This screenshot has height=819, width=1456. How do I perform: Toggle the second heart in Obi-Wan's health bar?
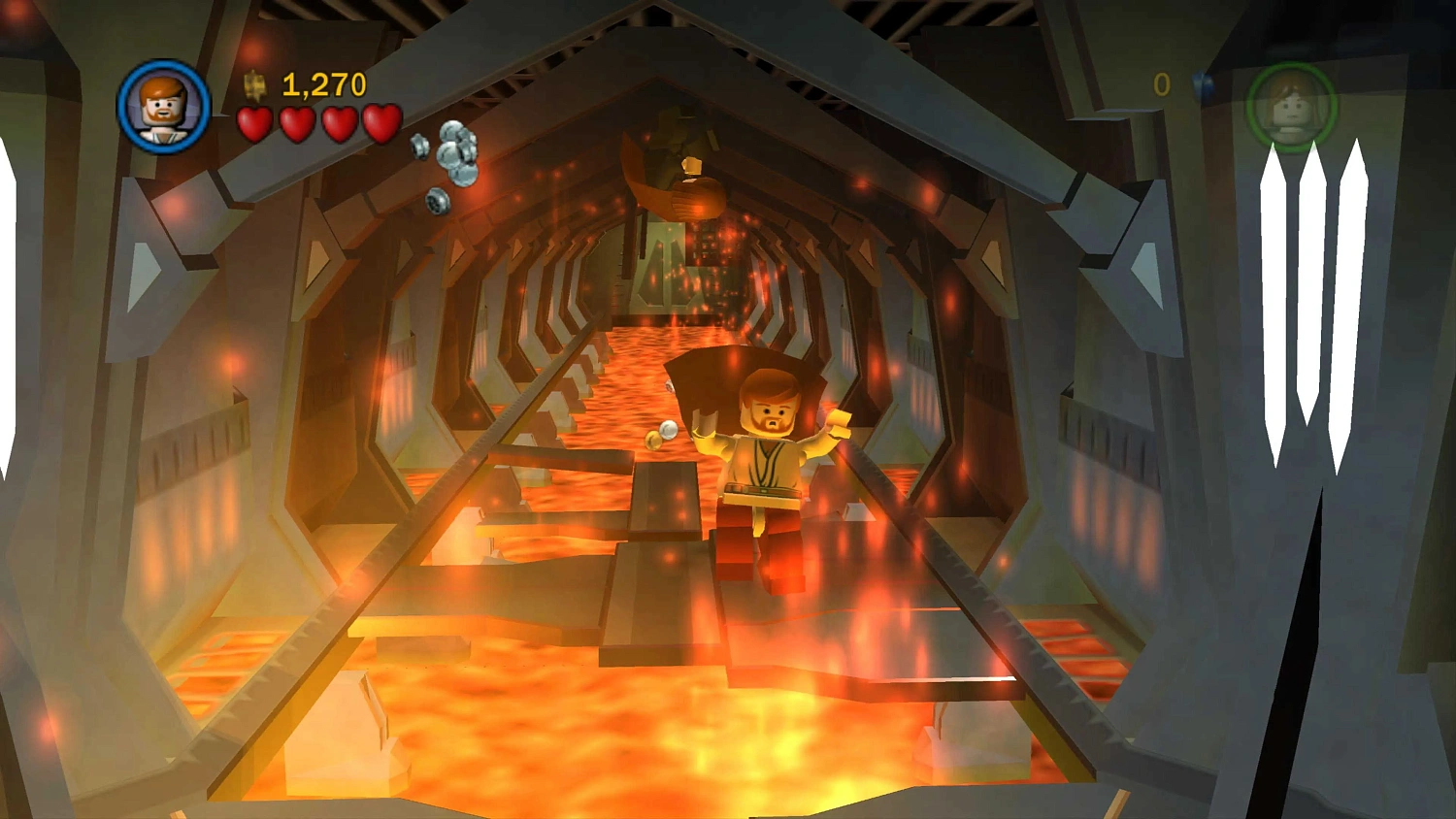point(297,123)
